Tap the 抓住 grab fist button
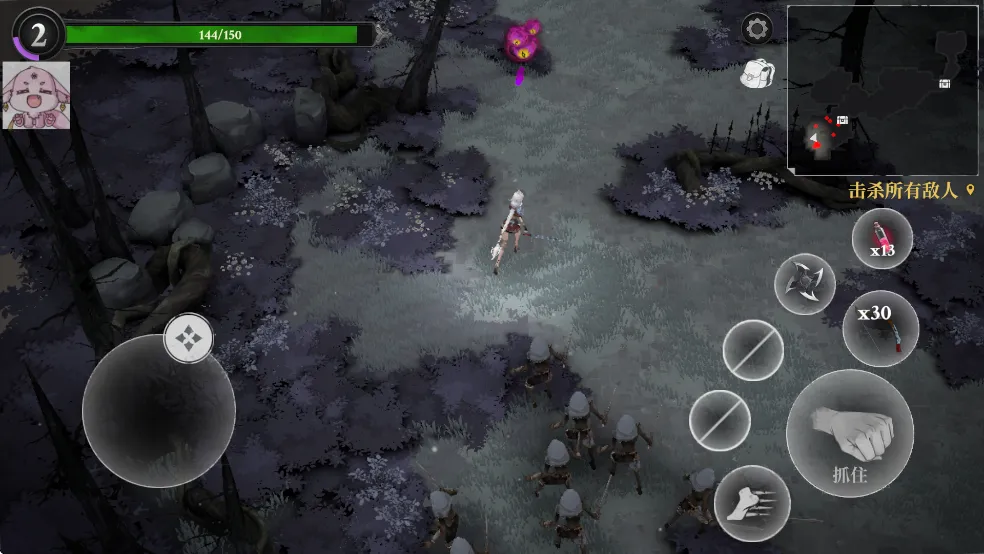Screen dimensions: 984x554 tap(849, 432)
